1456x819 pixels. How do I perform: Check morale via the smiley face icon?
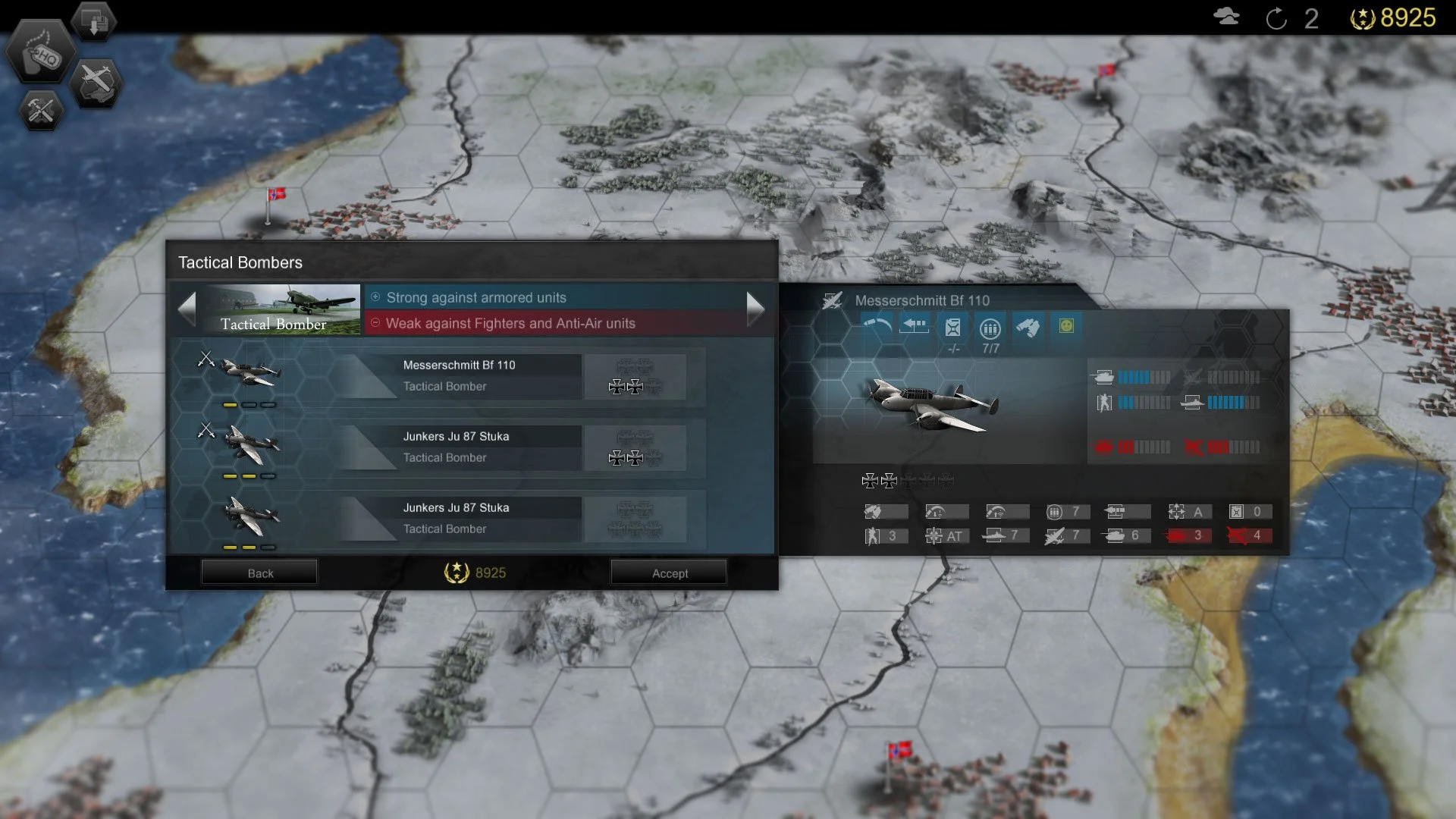coord(1066,325)
